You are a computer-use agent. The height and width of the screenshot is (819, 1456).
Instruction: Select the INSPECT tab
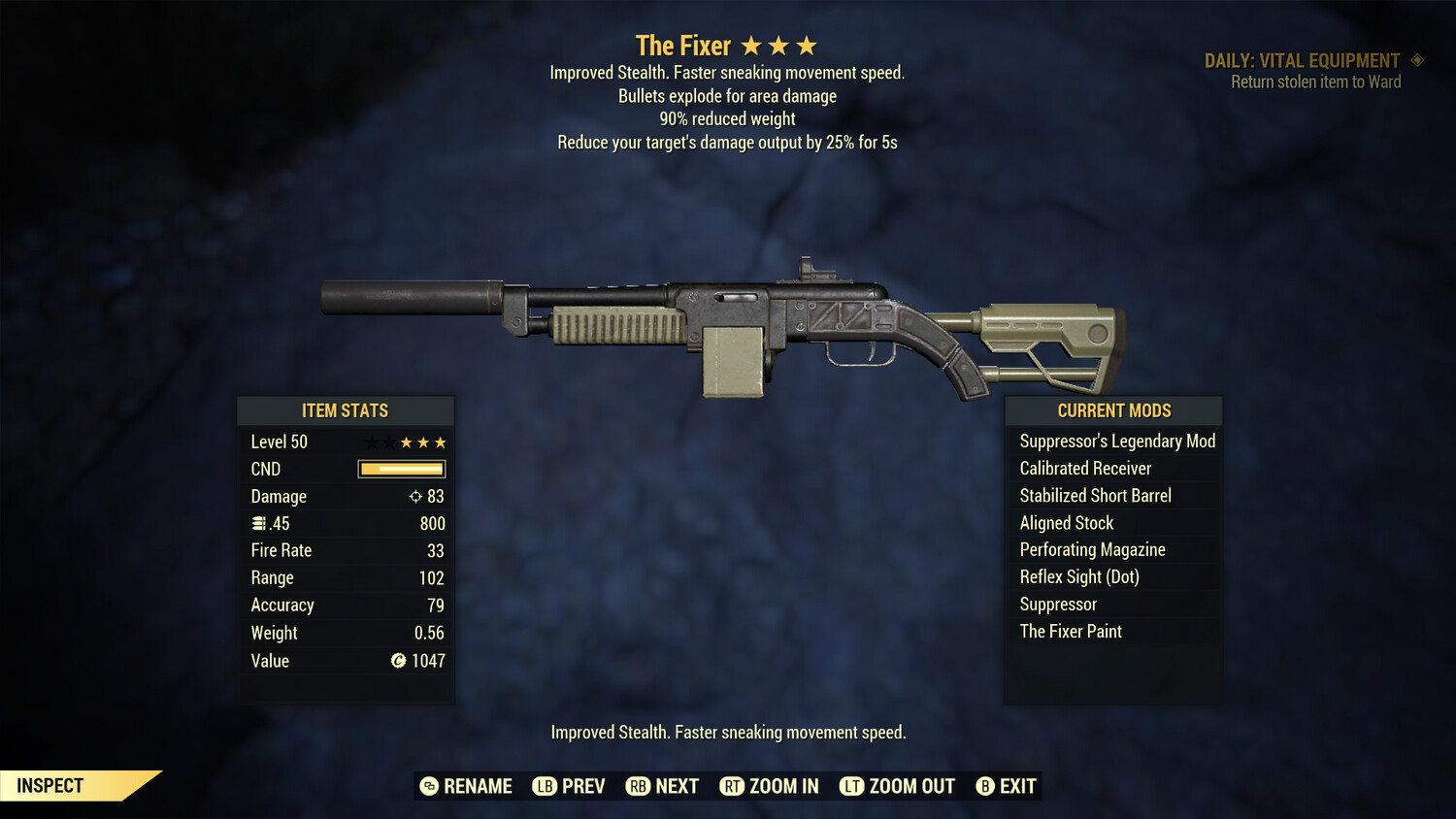(50, 785)
